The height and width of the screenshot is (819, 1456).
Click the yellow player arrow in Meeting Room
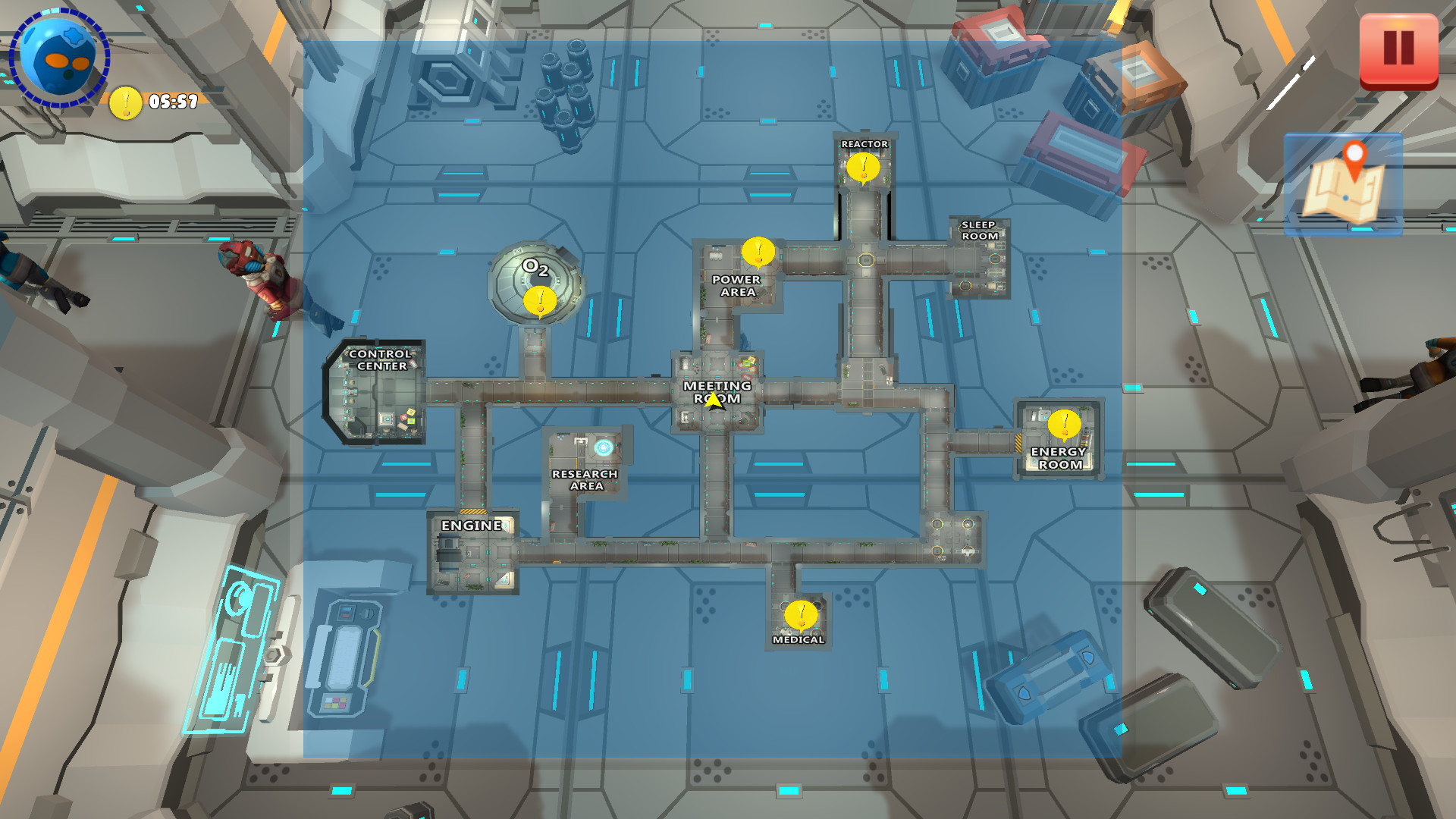(x=714, y=402)
